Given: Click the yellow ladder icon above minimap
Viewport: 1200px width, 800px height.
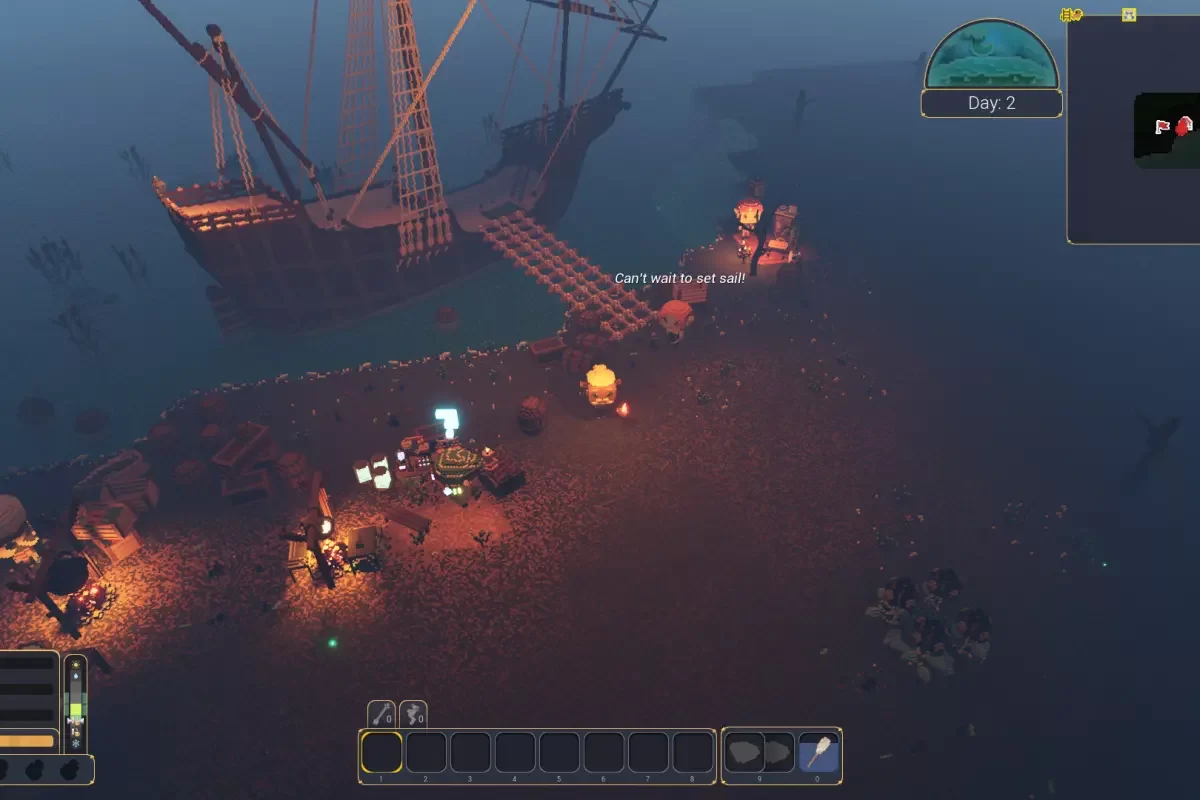Looking at the screenshot, I should click(1071, 15).
